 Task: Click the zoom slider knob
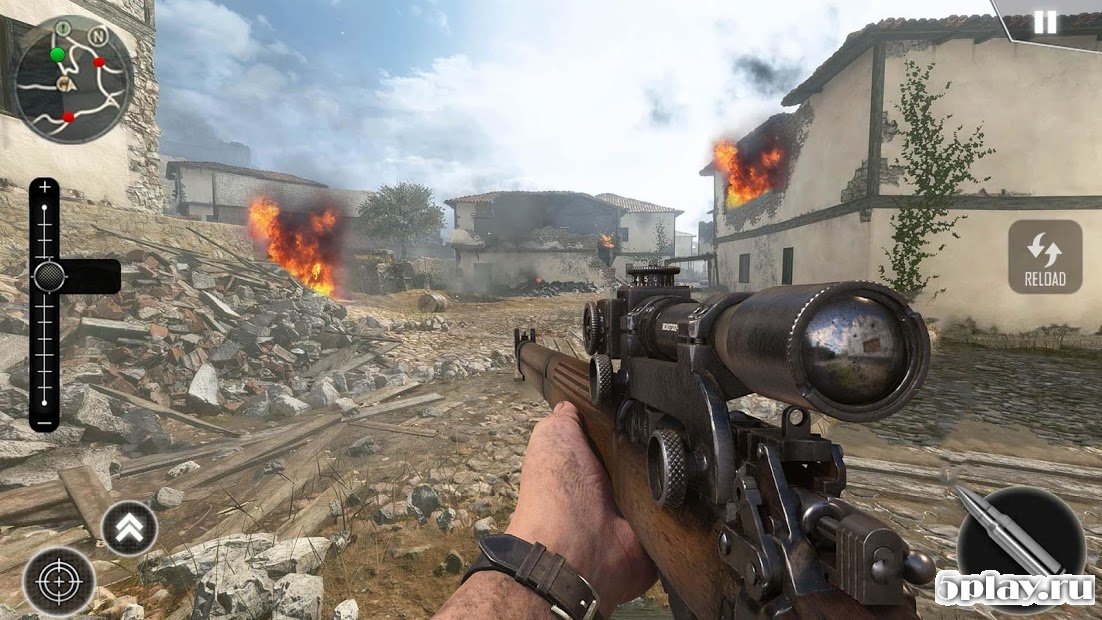(x=48, y=276)
